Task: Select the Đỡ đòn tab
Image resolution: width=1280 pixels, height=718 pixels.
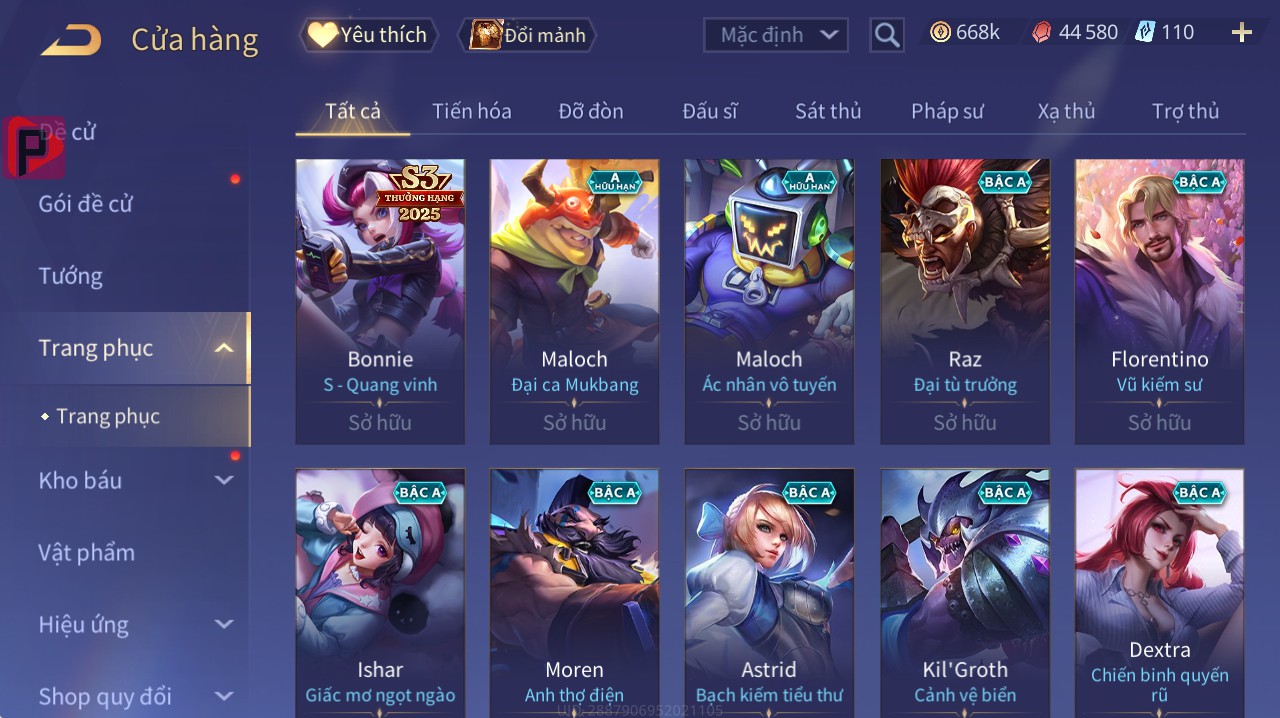Action: pos(591,111)
